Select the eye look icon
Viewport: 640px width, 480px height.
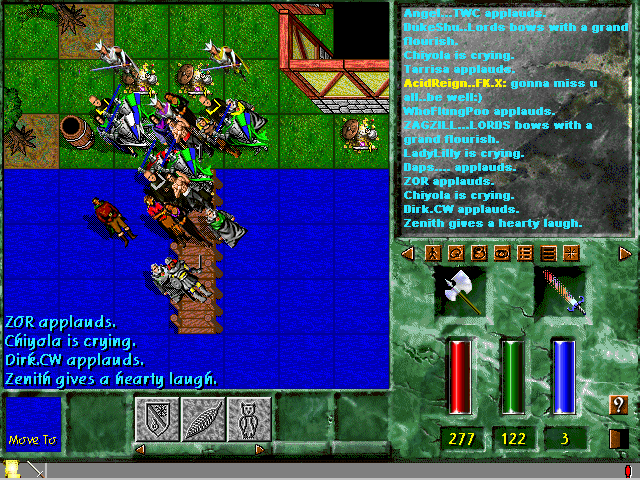[x=502, y=254]
